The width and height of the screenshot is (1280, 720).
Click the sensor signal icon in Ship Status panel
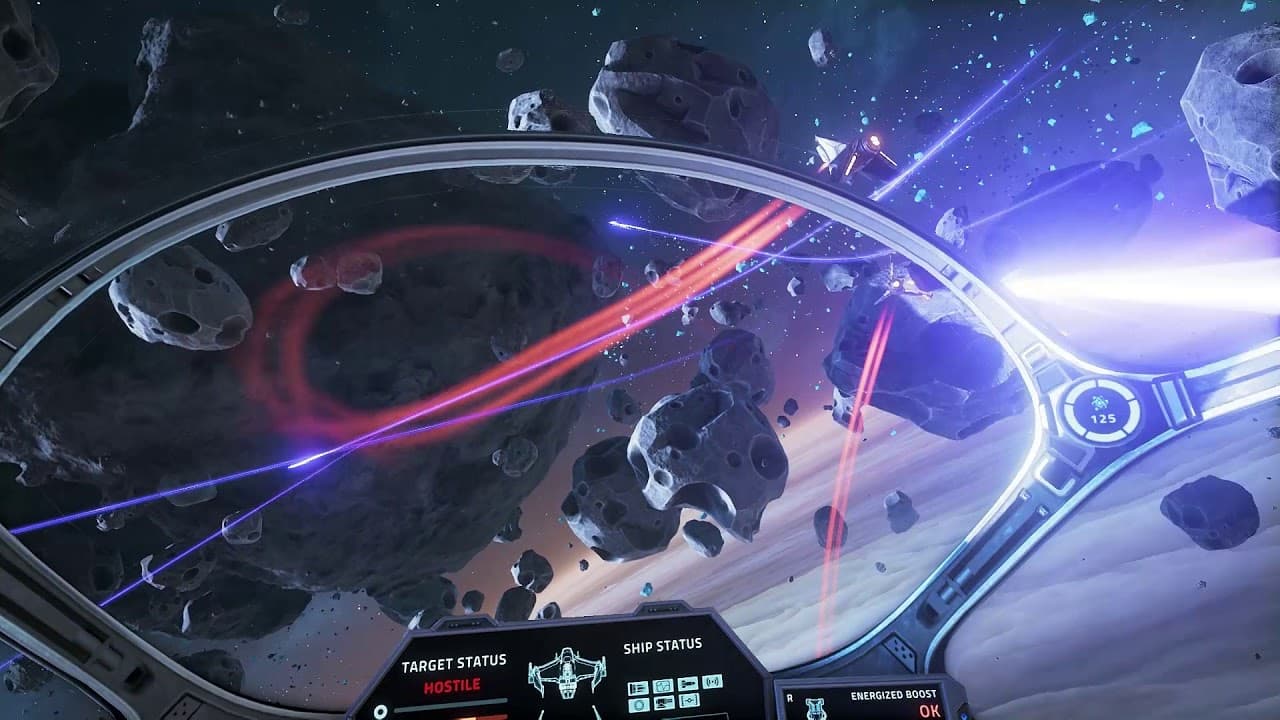tap(713, 682)
